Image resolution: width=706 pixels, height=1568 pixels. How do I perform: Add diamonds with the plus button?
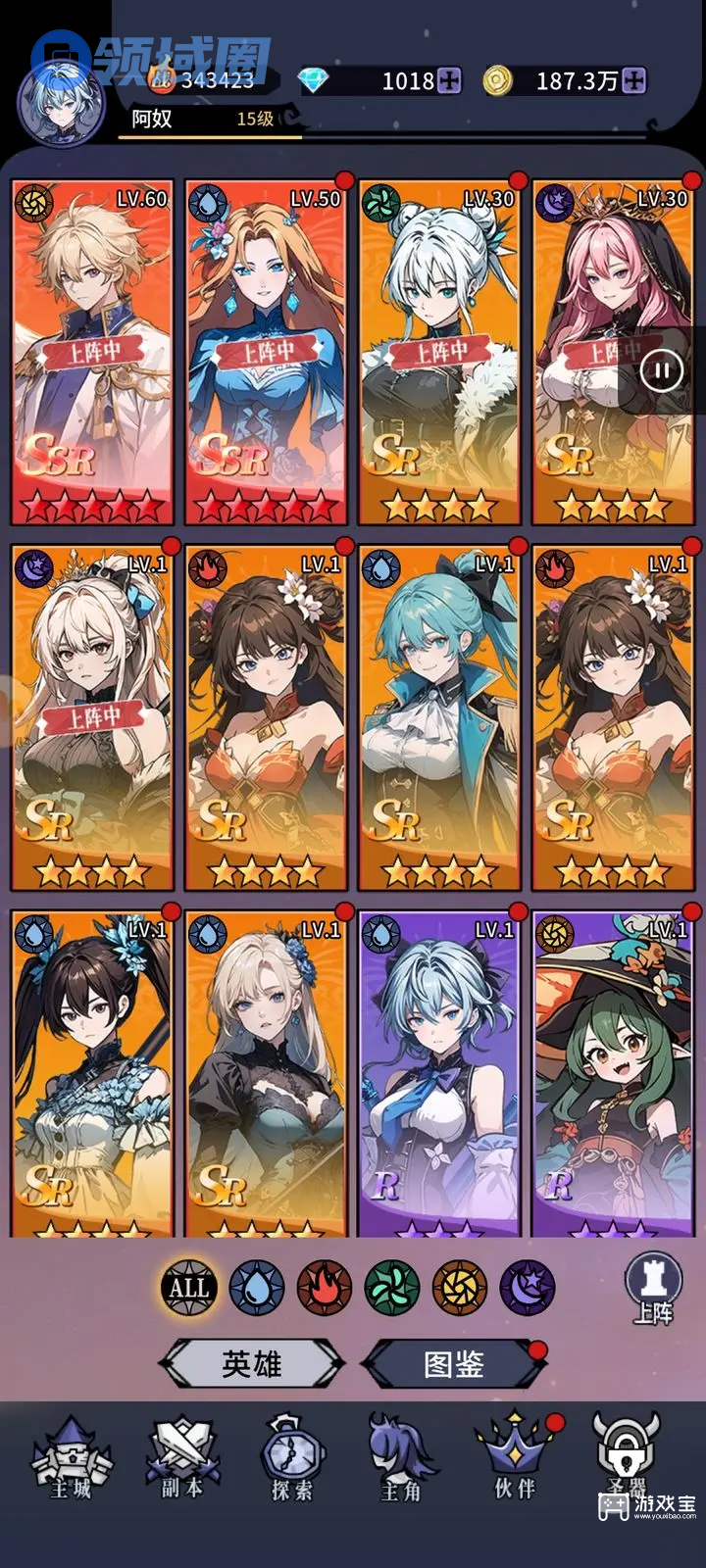point(449,80)
